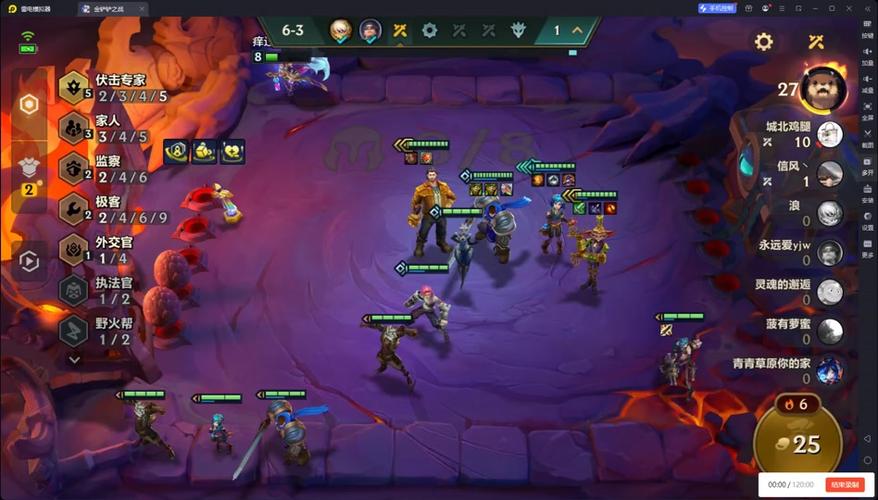Open the hexagon panel on the left sidebar
Image resolution: width=878 pixels, height=500 pixels.
click(30, 104)
